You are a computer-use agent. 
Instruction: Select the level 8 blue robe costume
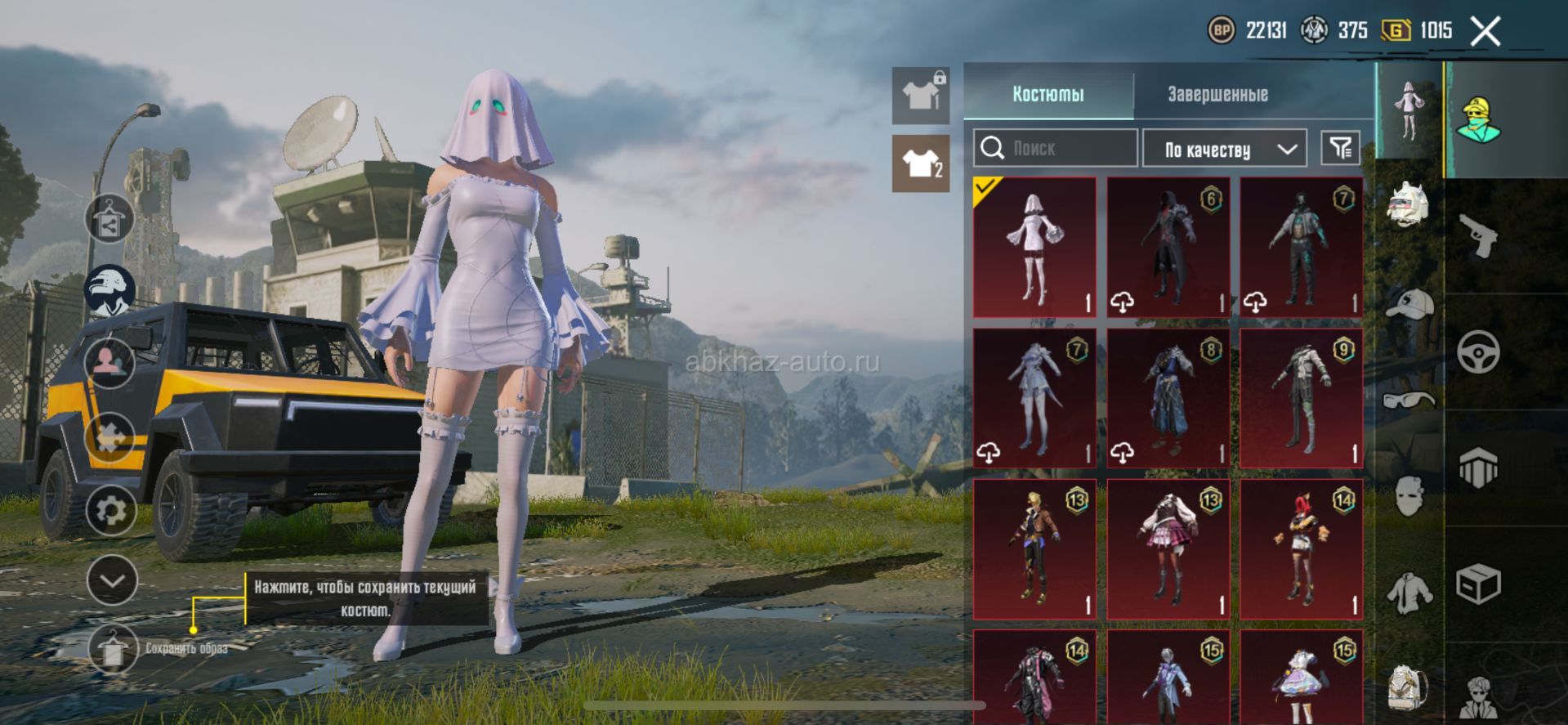click(x=1168, y=398)
